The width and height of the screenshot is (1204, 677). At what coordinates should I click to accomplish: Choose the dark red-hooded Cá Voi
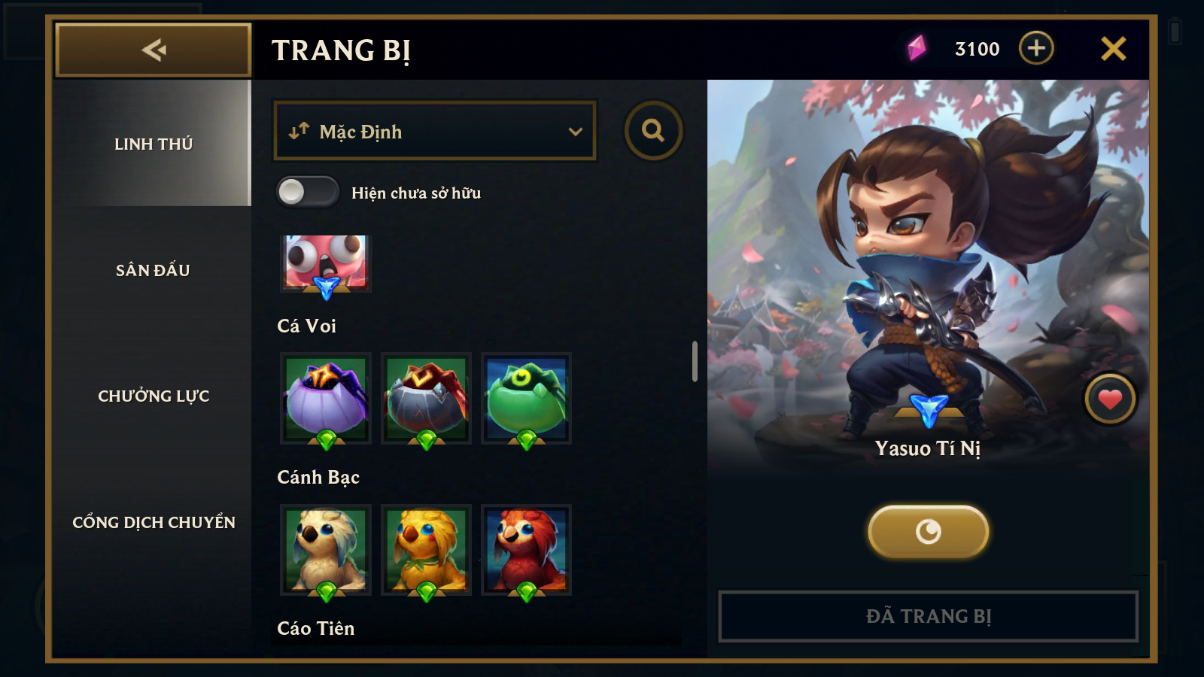[x=426, y=397]
